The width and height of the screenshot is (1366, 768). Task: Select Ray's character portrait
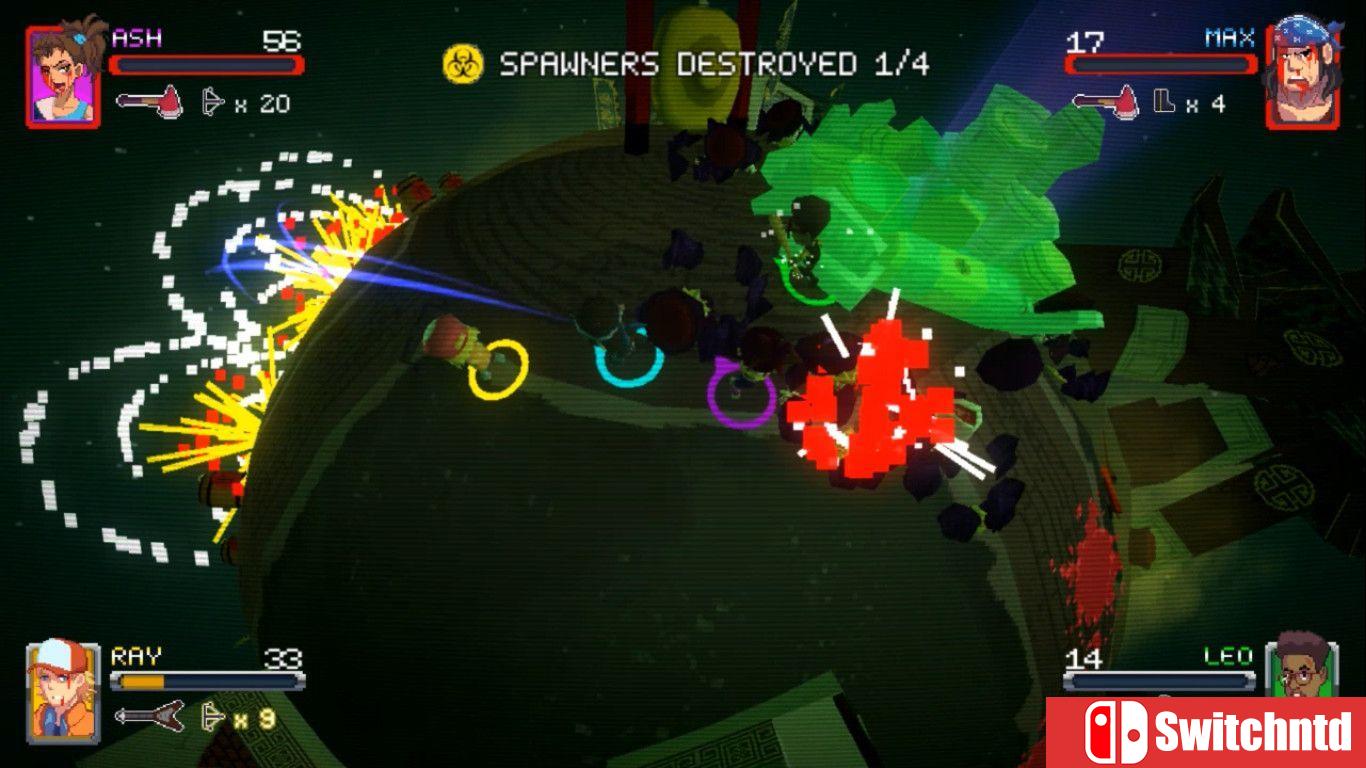(x=64, y=690)
